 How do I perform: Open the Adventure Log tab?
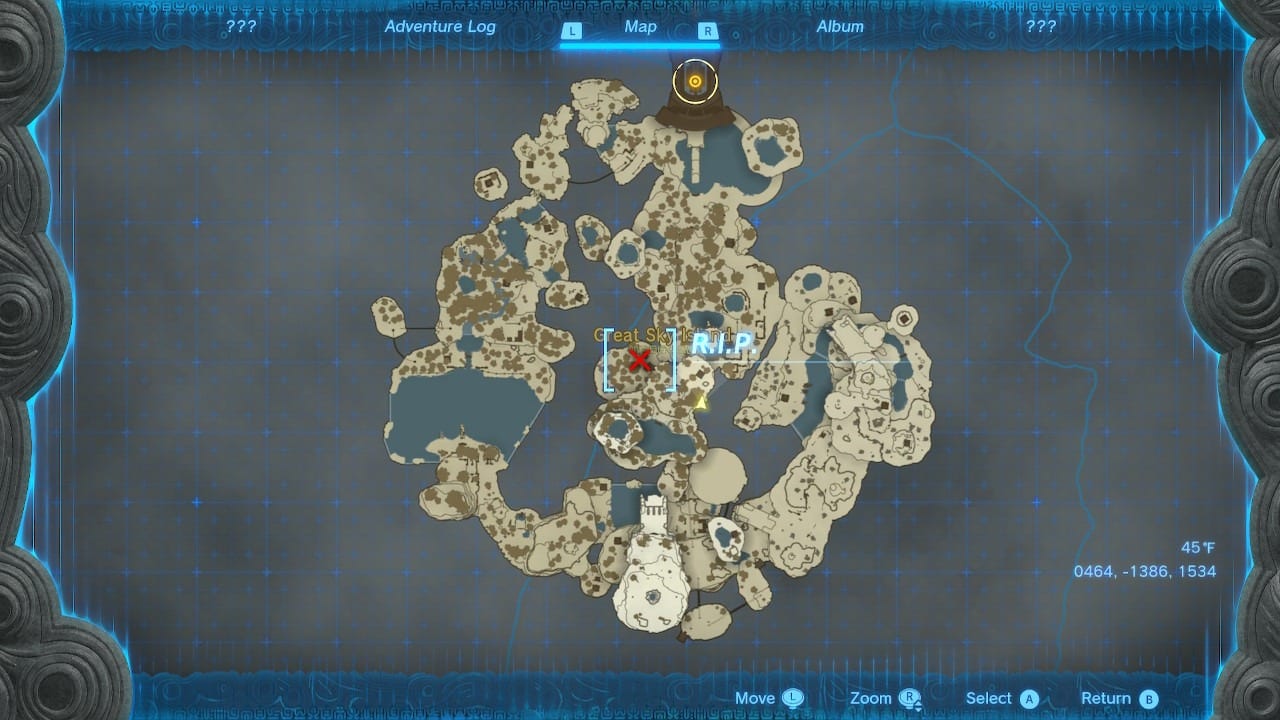[x=440, y=27]
